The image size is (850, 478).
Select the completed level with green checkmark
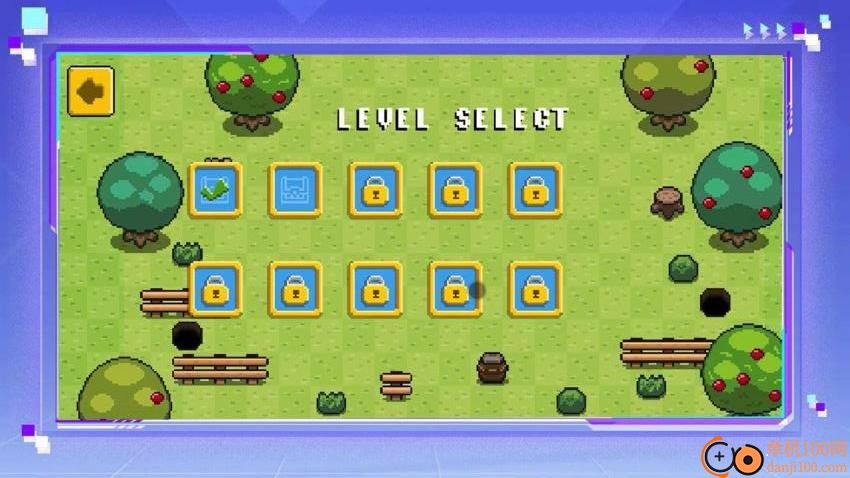pyautogui.click(x=215, y=190)
